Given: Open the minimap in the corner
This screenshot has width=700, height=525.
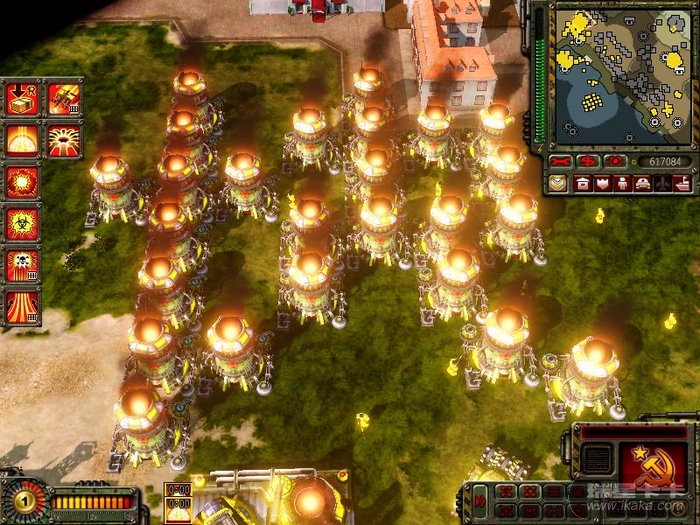Looking at the screenshot, I should [617, 72].
